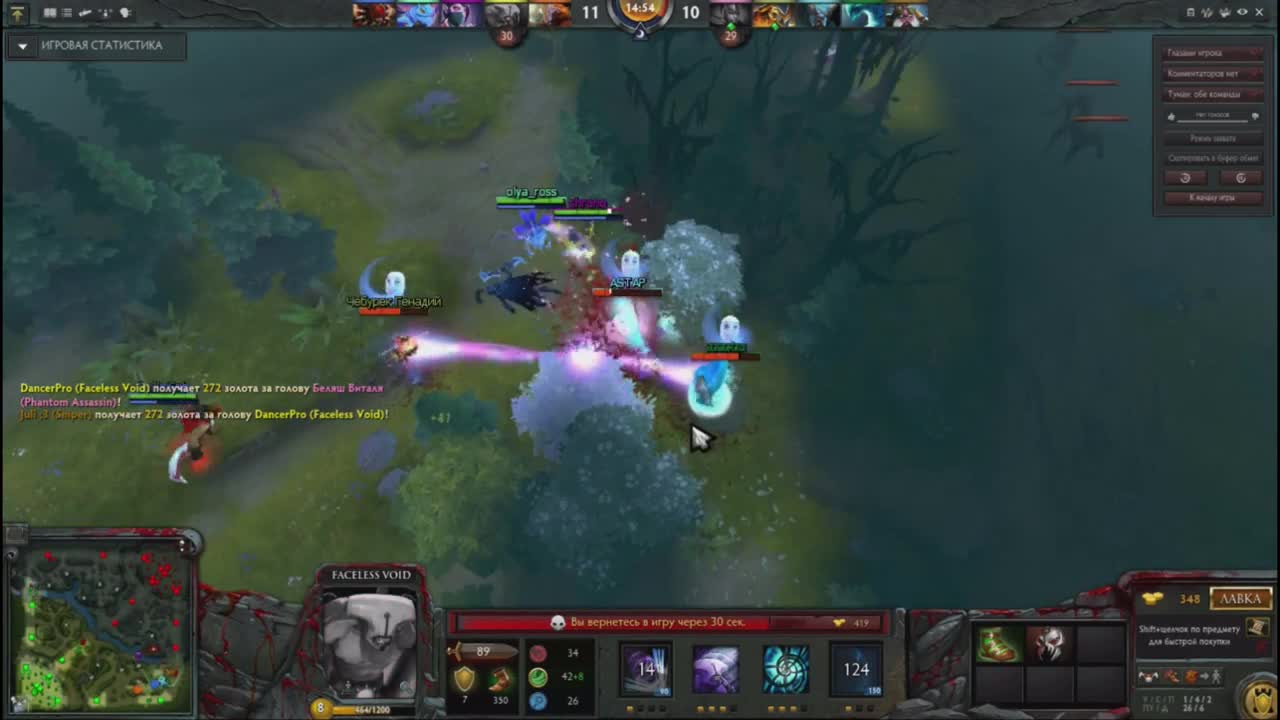Give a thumbs up vote
Screen dimensions: 1280x720
click(x=1171, y=116)
